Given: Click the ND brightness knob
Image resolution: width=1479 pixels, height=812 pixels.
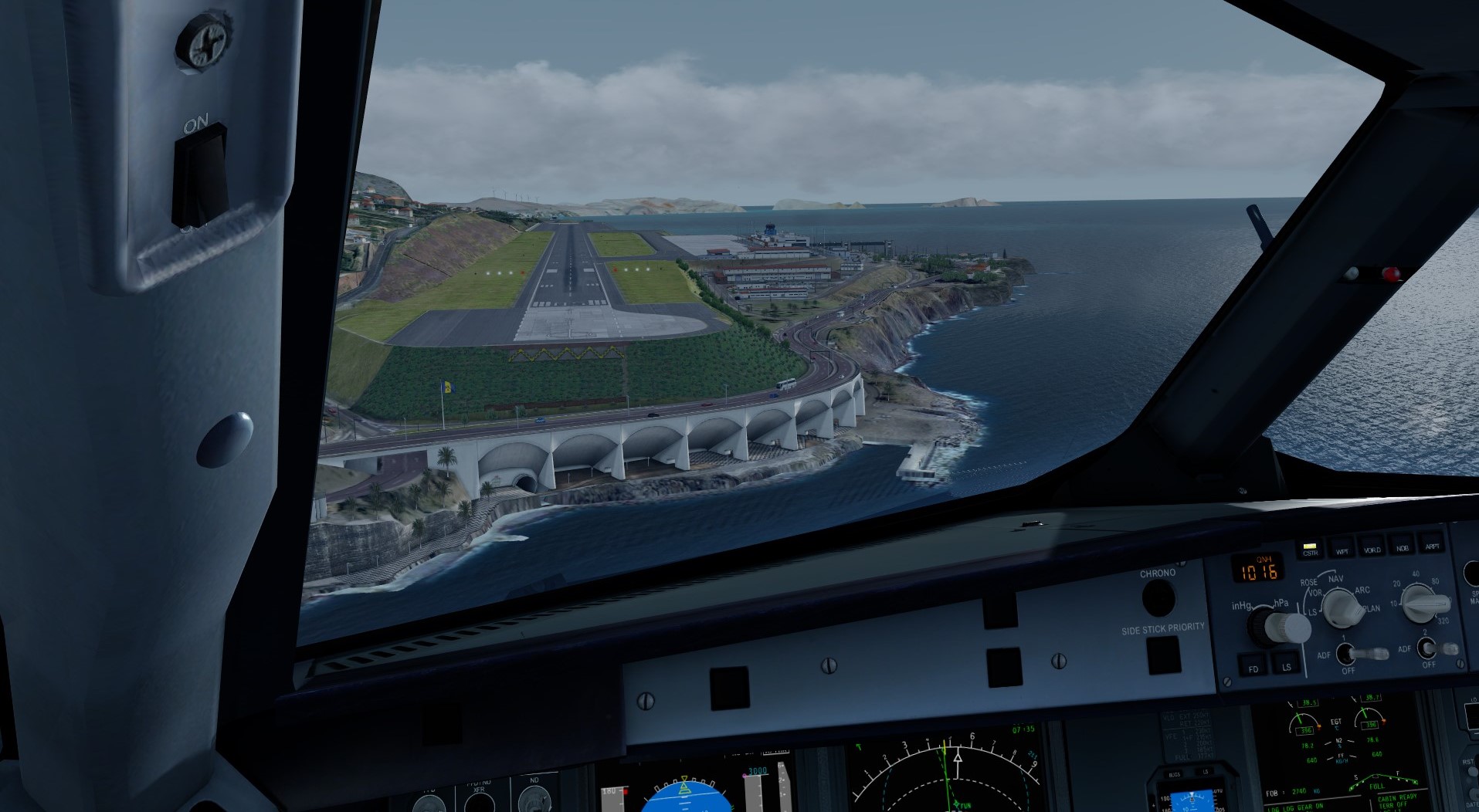Looking at the screenshot, I should [536, 803].
